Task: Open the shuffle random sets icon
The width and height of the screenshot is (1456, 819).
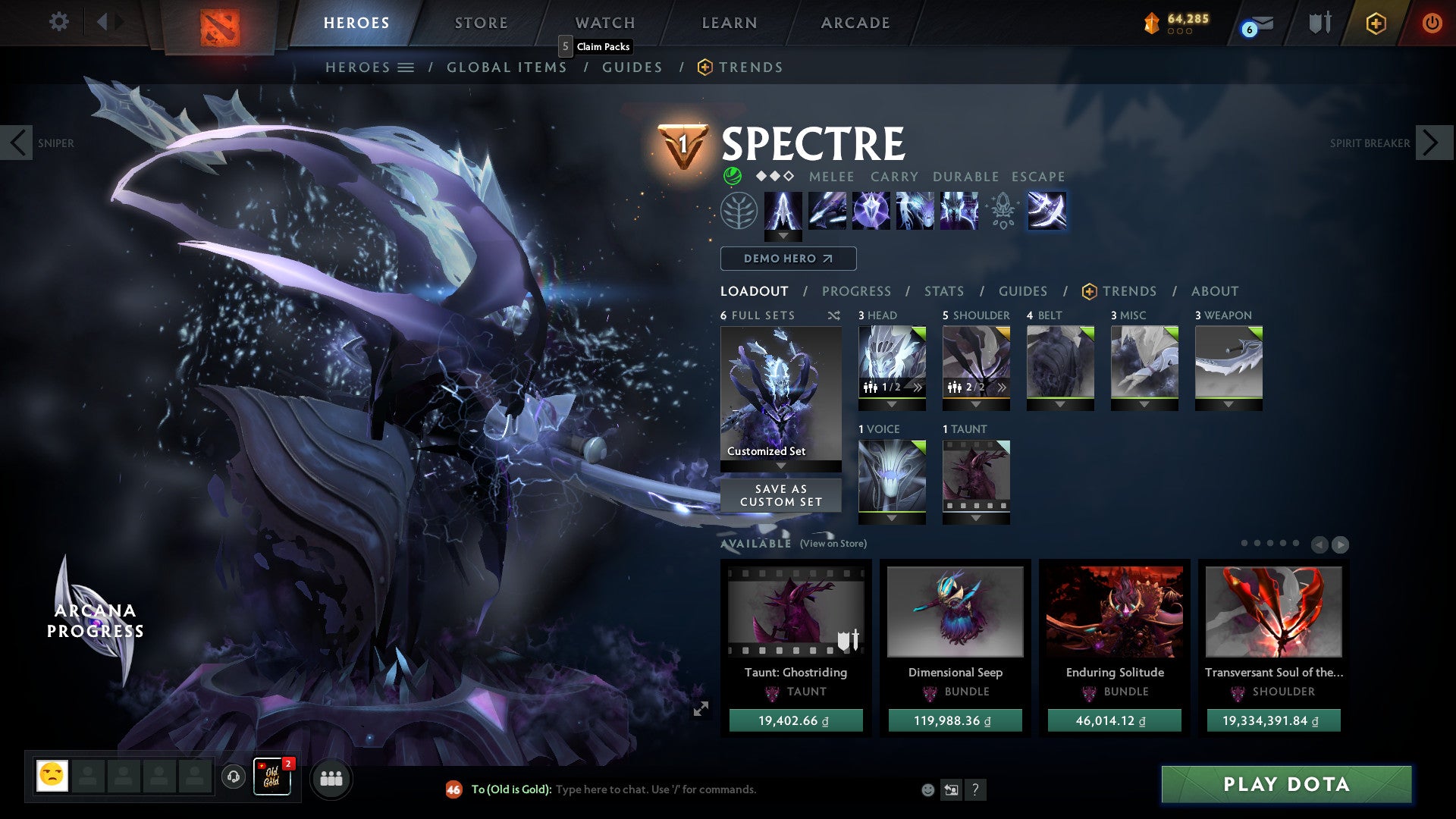Action: pyautogui.click(x=834, y=315)
